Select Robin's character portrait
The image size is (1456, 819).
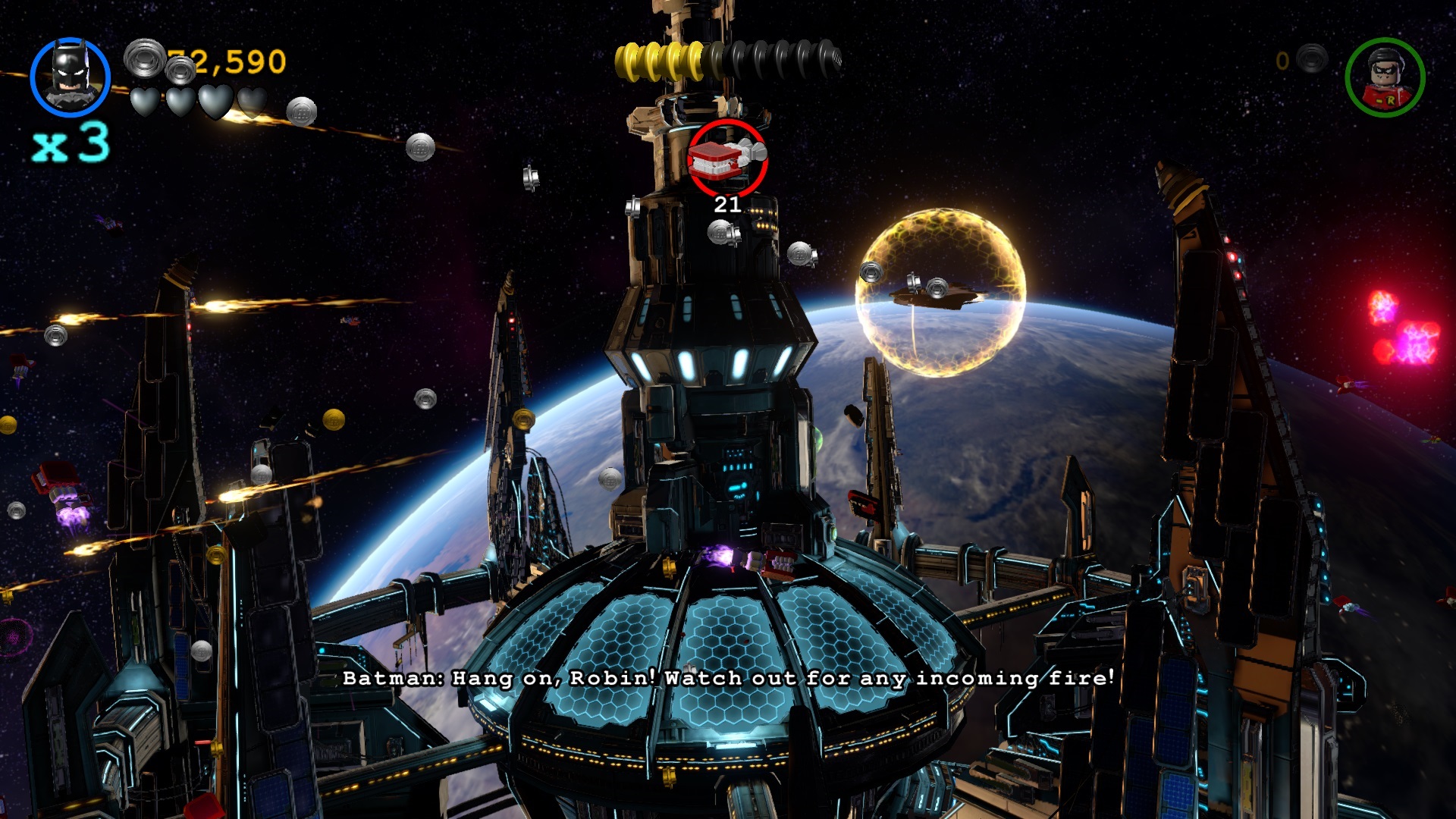tap(1385, 77)
